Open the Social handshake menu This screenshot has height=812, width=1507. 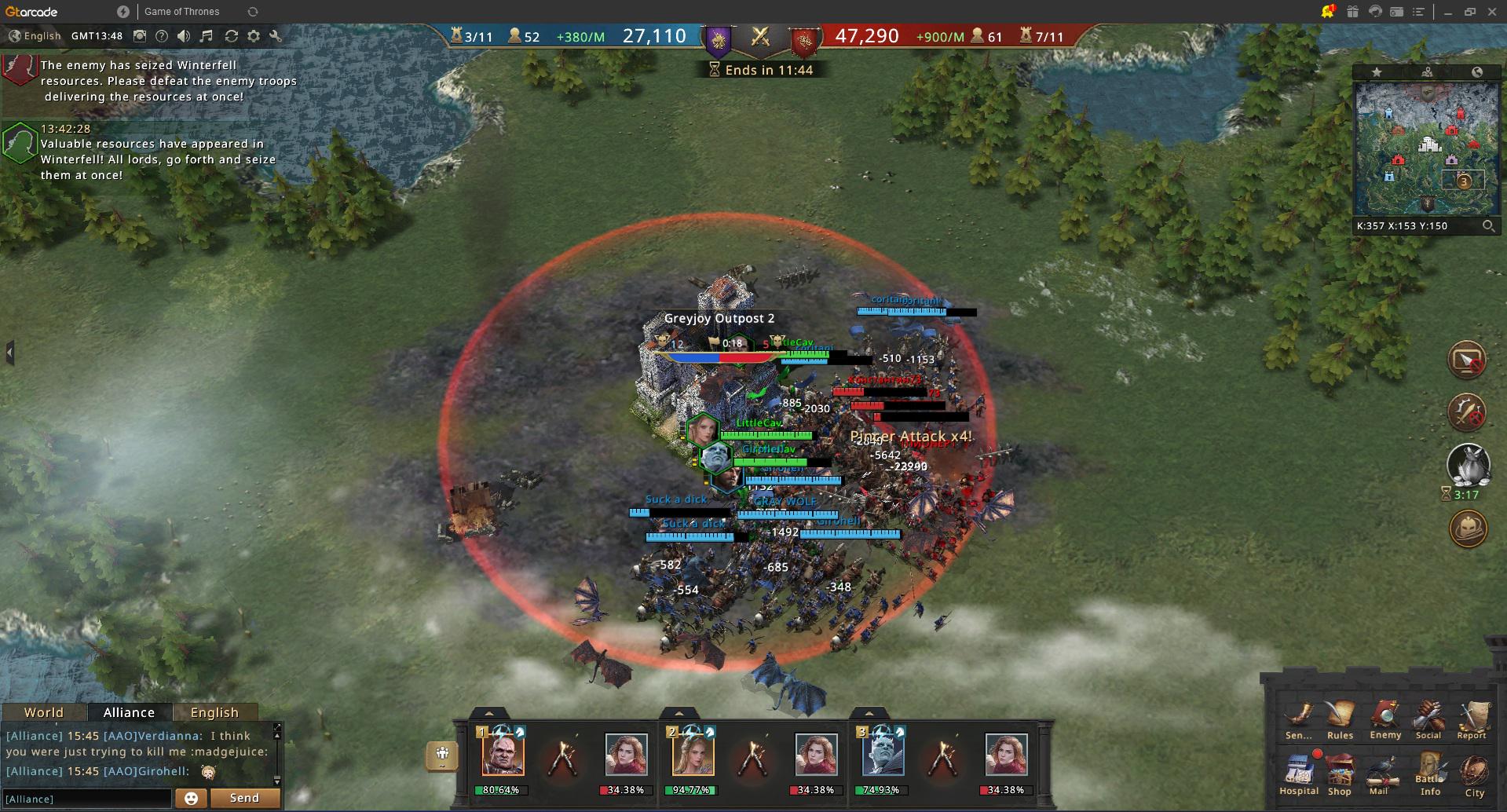(x=1428, y=717)
